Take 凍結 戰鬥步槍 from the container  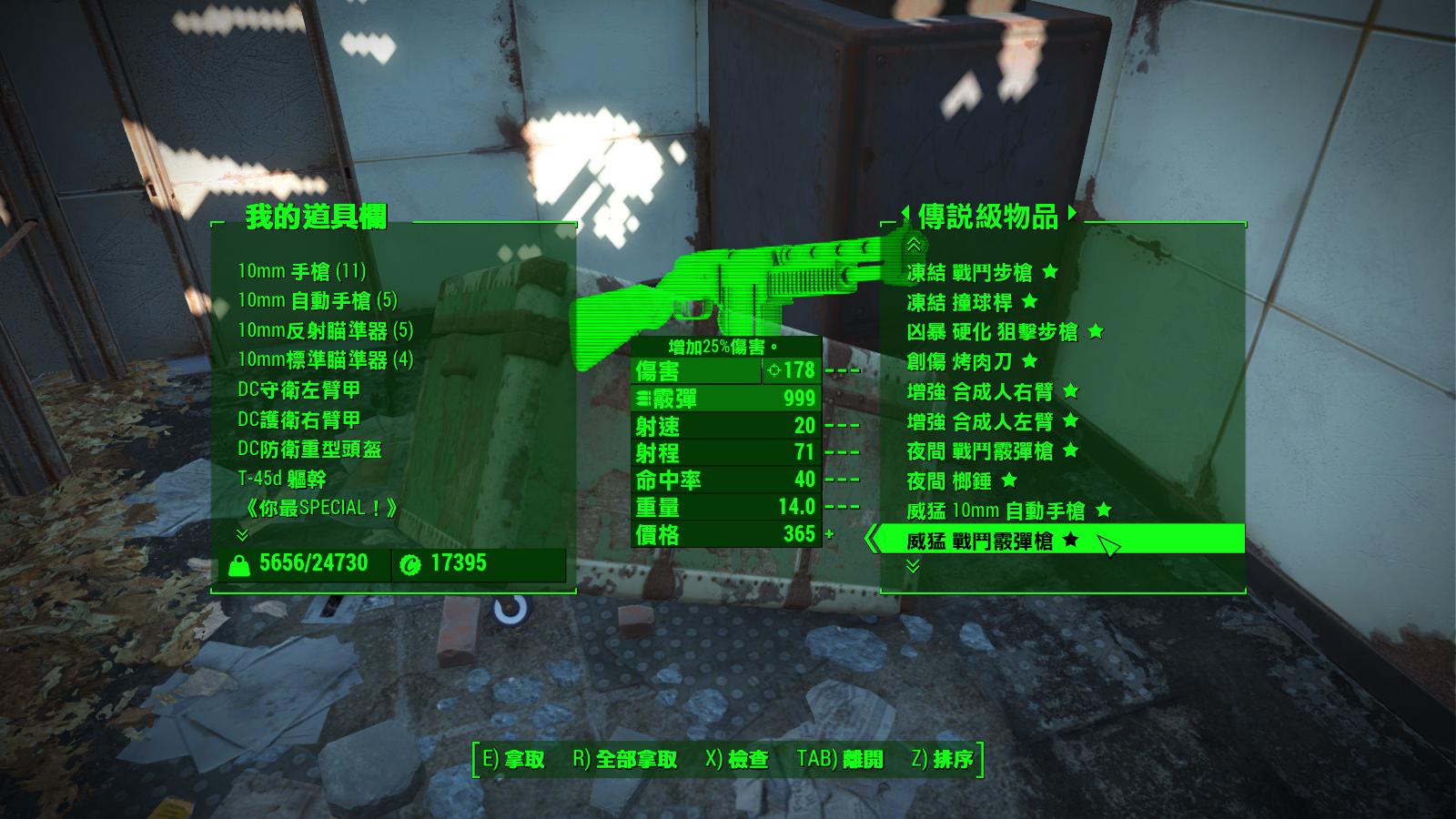pyautogui.click(x=969, y=272)
